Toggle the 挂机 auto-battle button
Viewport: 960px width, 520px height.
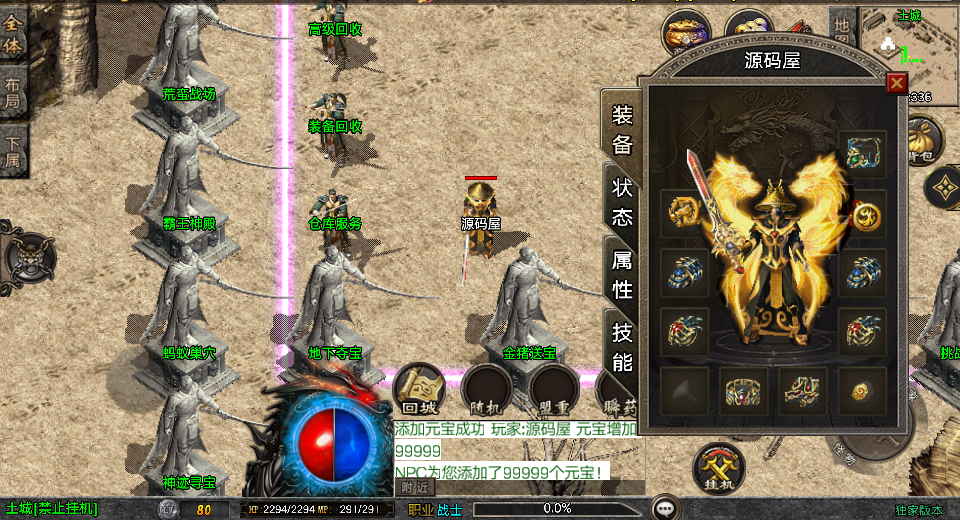coord(720,469)
